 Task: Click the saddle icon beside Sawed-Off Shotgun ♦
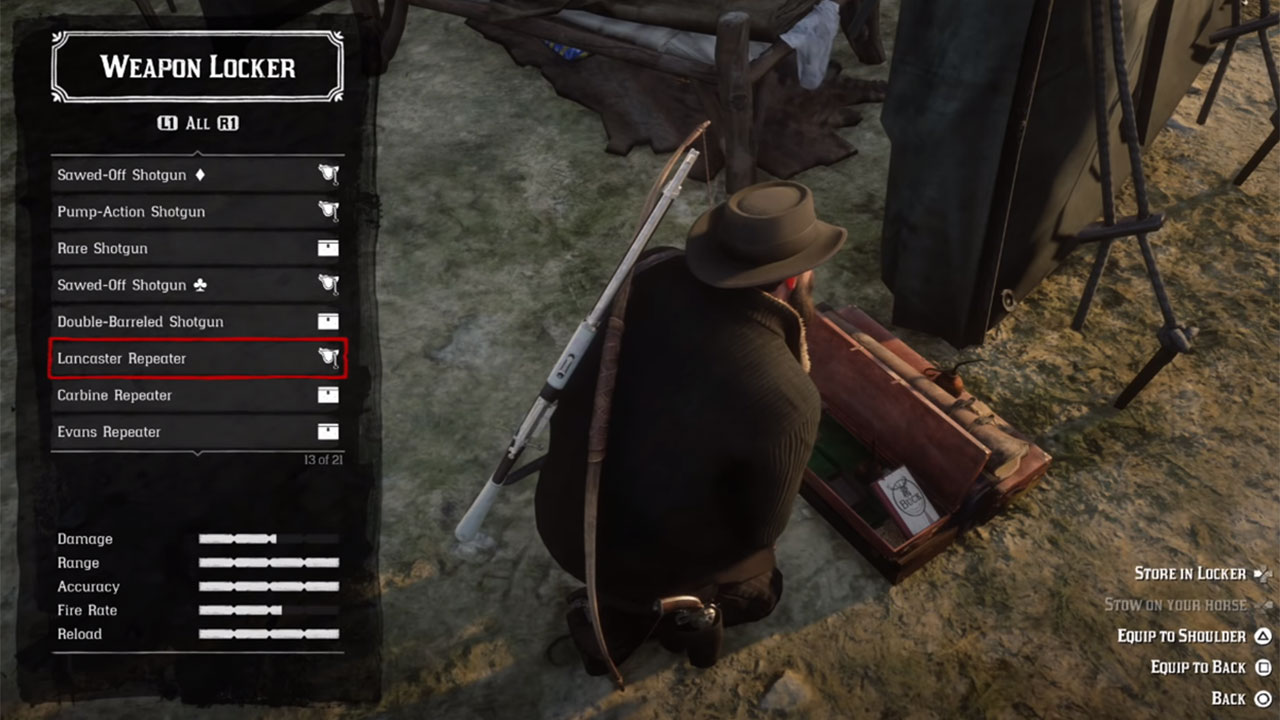tap(330, 174)
